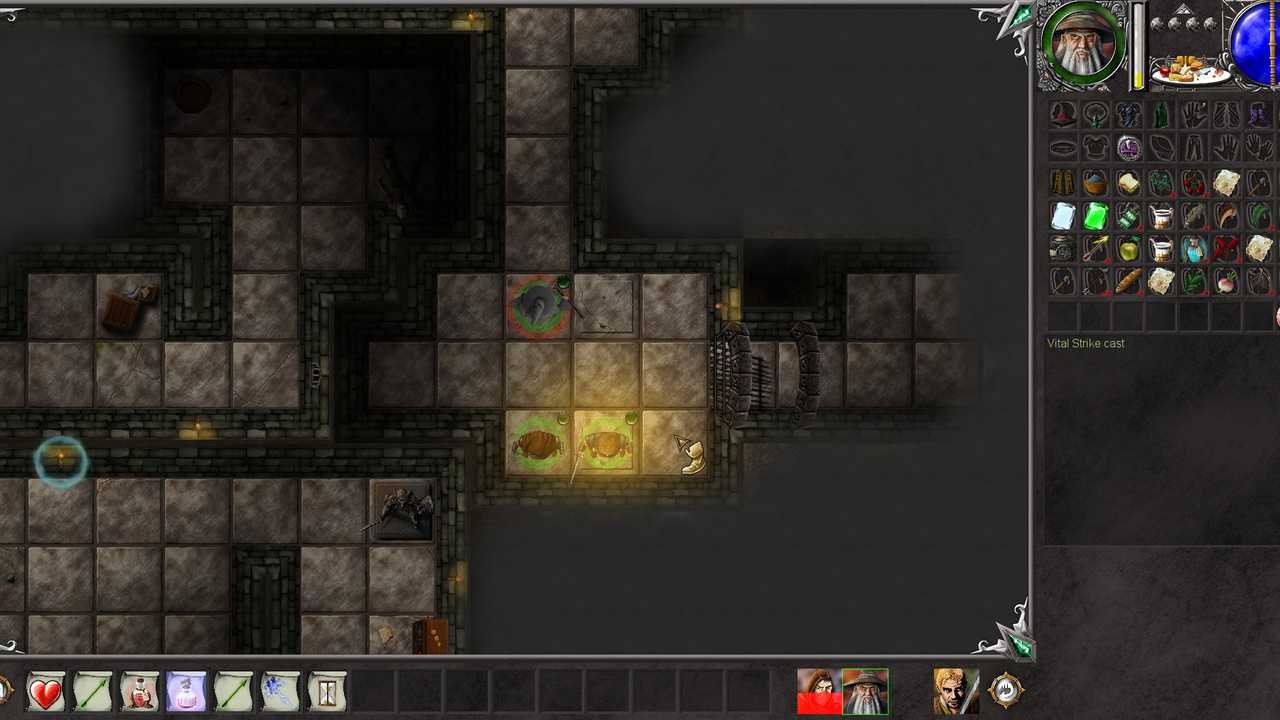Image resolution: width=1280 pixels, height=720 pixels.
Task: Choose the bread loaf inventory item
Action: 1128,282
